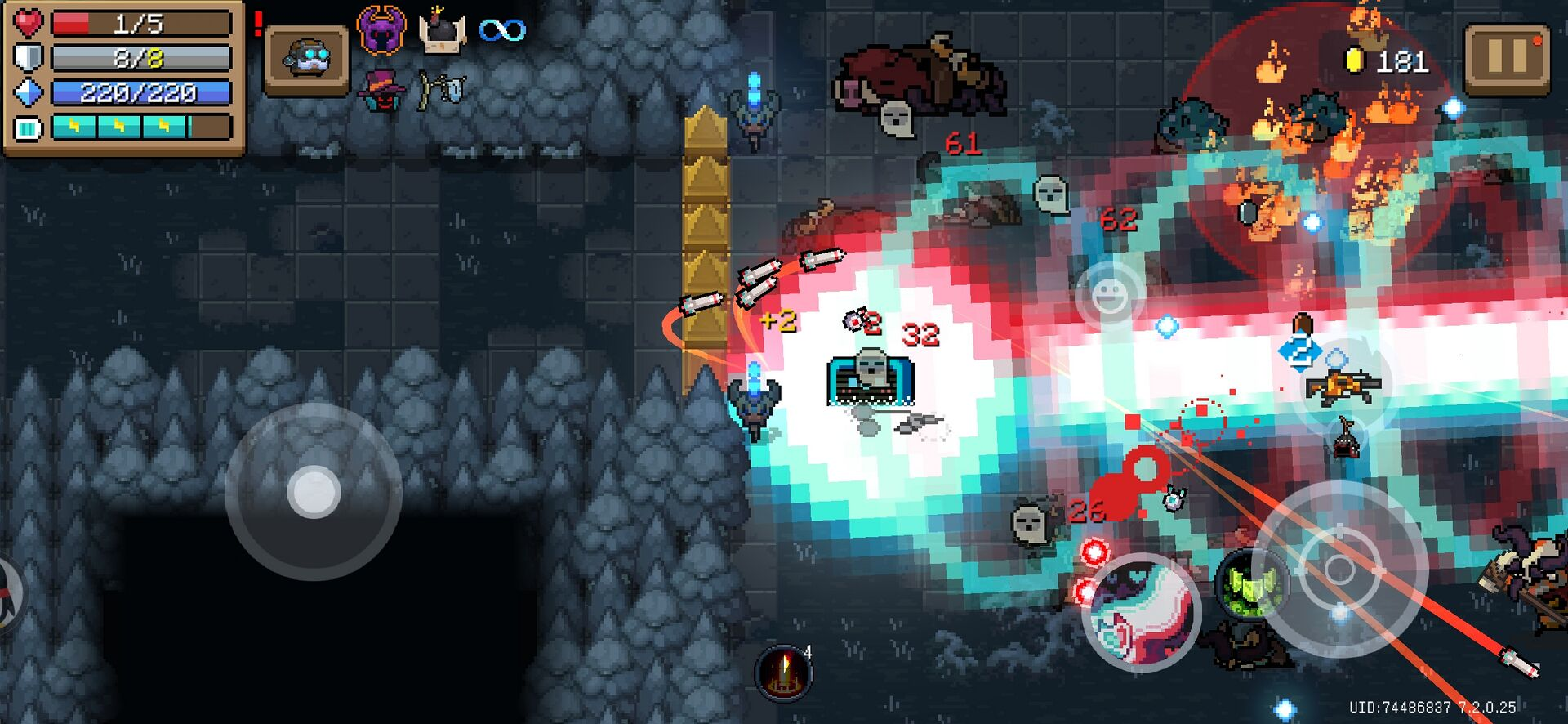Fire using the crosshair attack button
The height and width of the screenshot is (724, 1568).
[x=1339, y=570]
